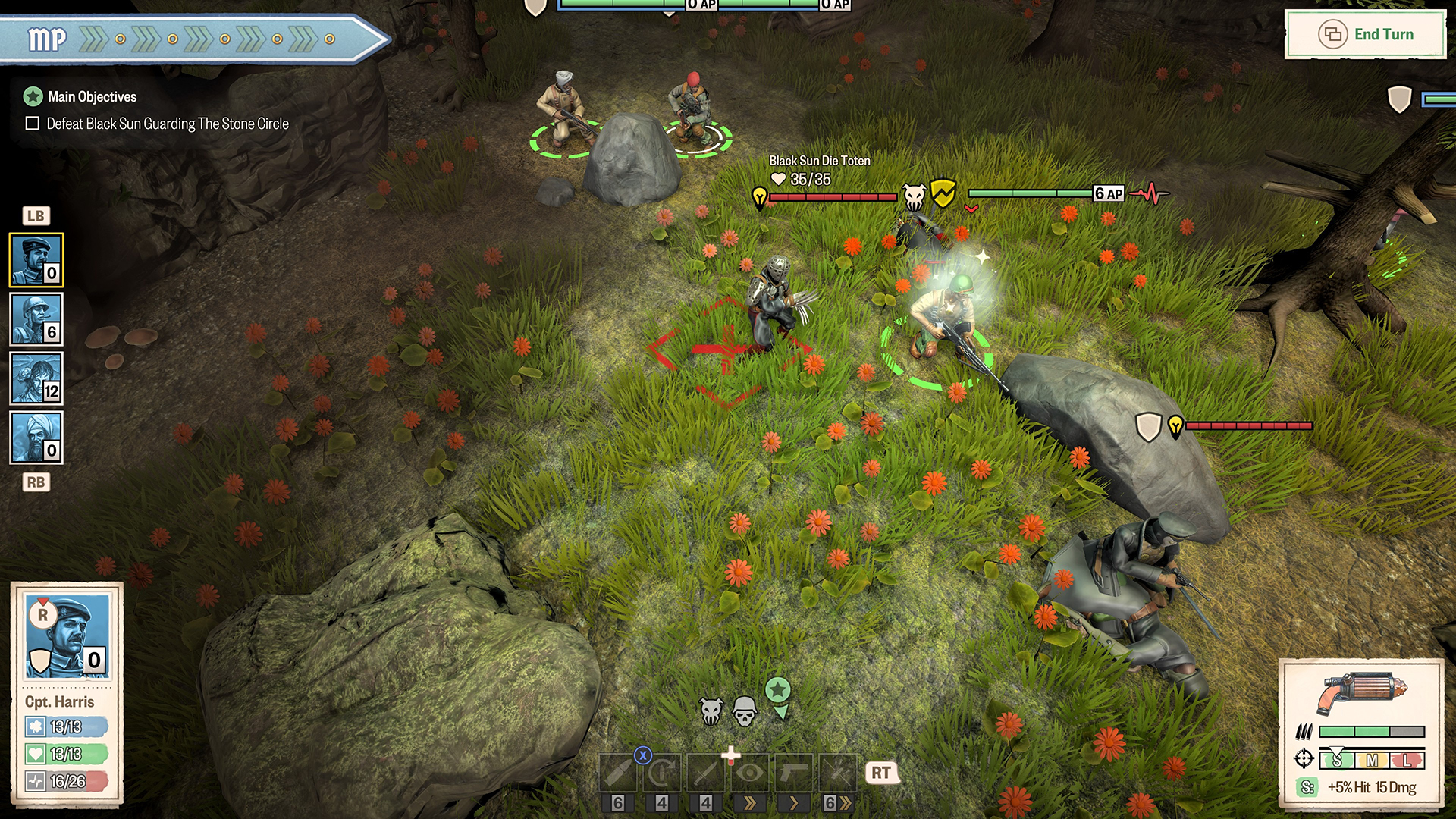
Task: Choose the knife melee attack ability
Action: (x=706, y=773)
